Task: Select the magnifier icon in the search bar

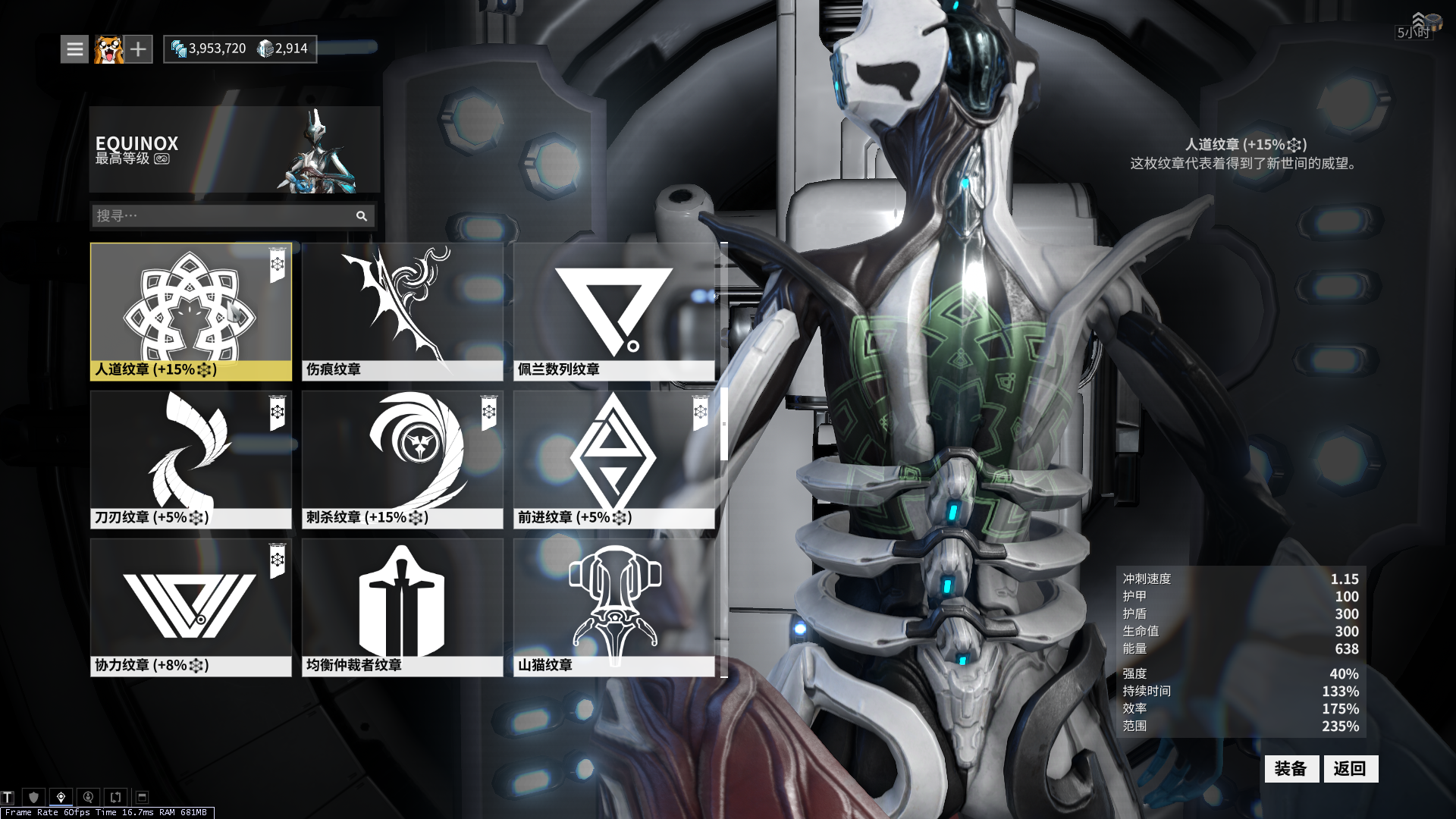Action: point(362,216)
